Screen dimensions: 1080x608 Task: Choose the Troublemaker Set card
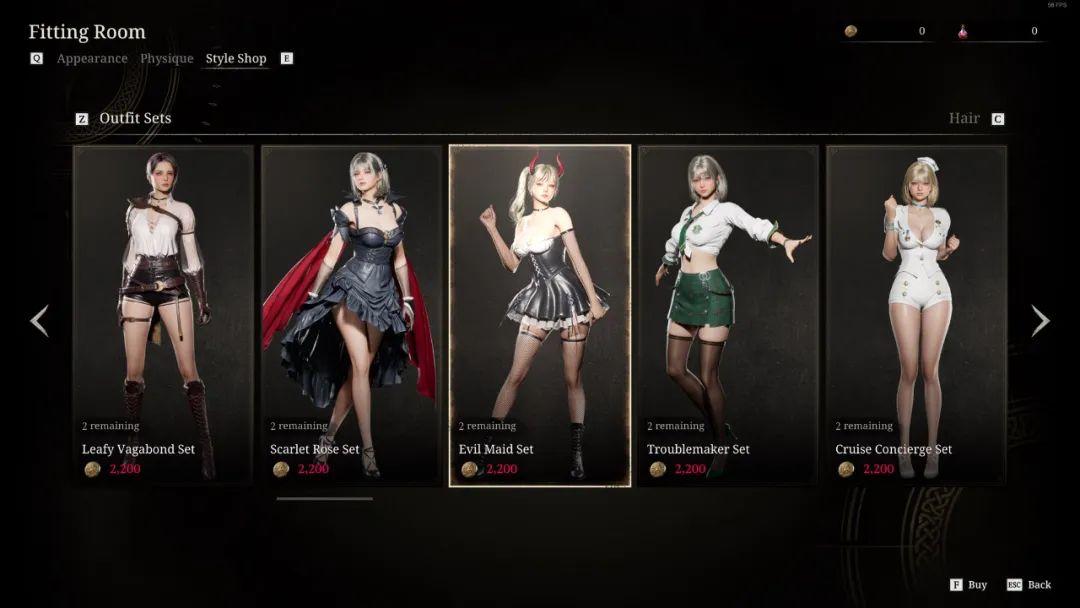tap(728, 315)
